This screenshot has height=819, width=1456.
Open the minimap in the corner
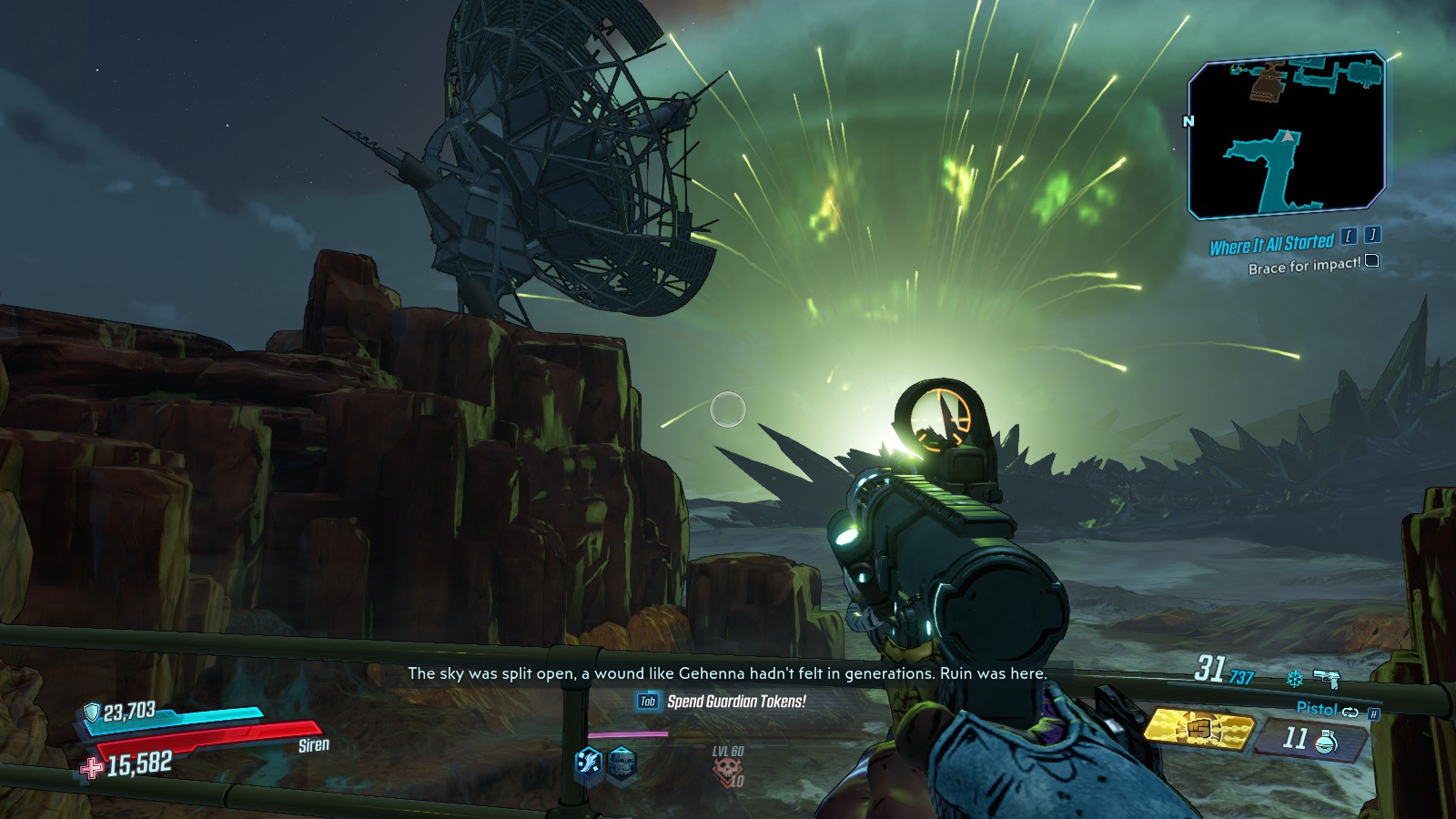(x=1287, y=136)
